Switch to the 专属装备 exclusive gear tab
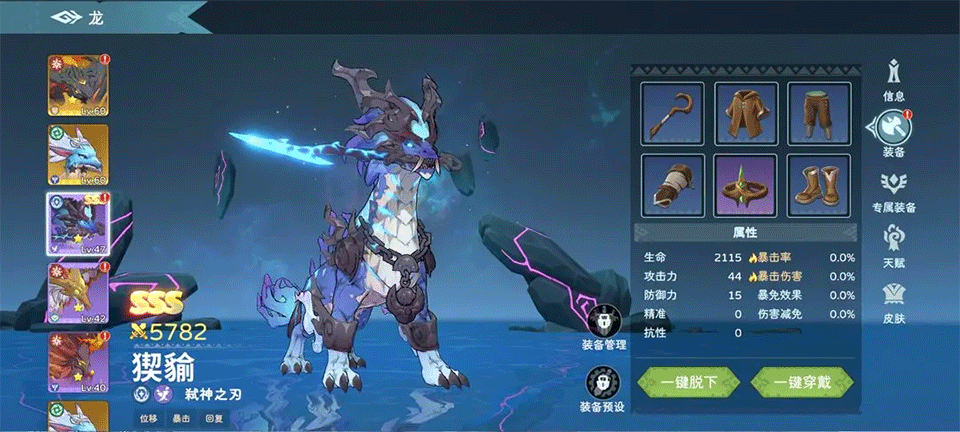 point(894,191)
